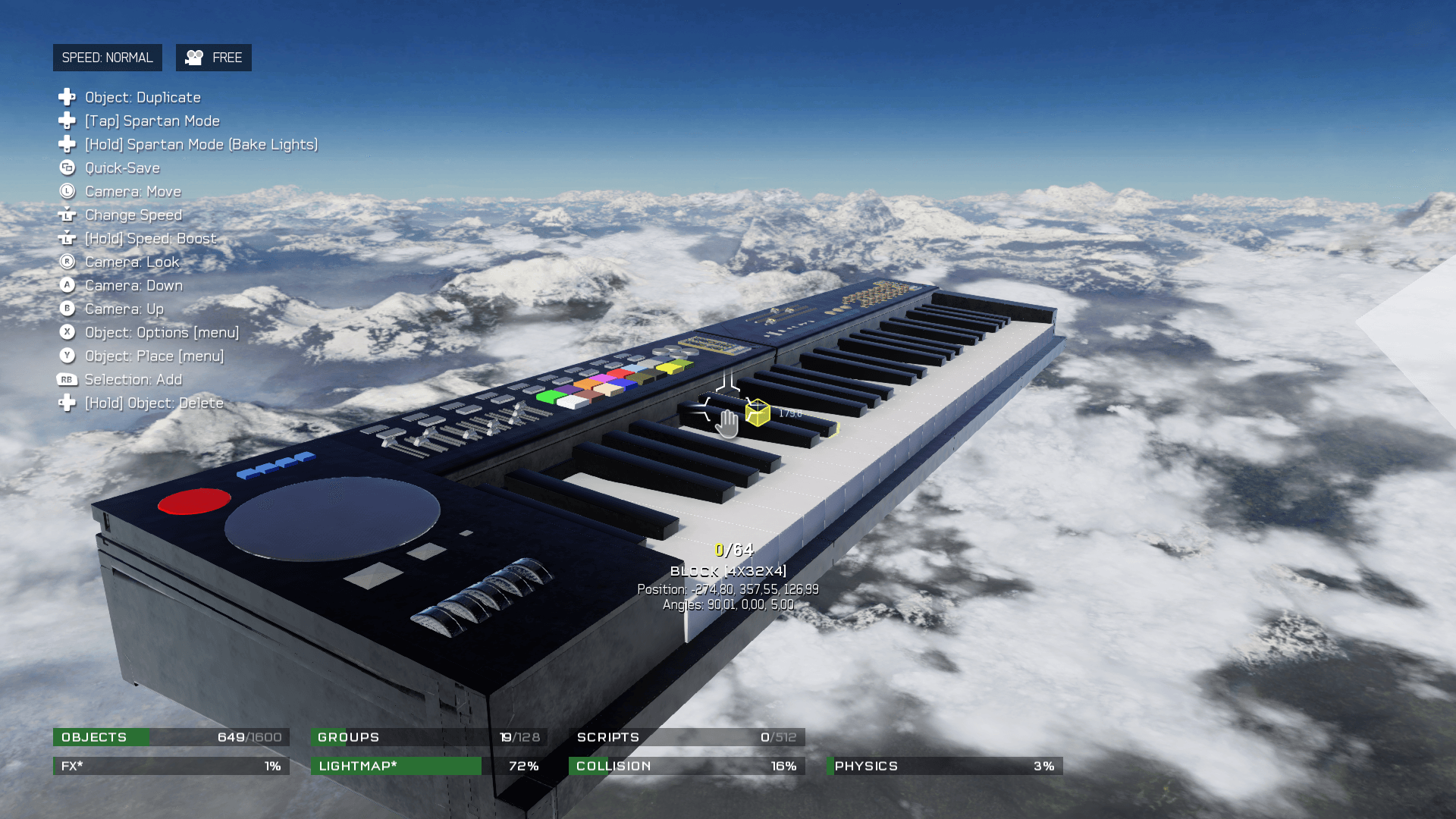Select the yellow cube object marker
Viewport: 1456px width, 819px height.
click(758, 413)
